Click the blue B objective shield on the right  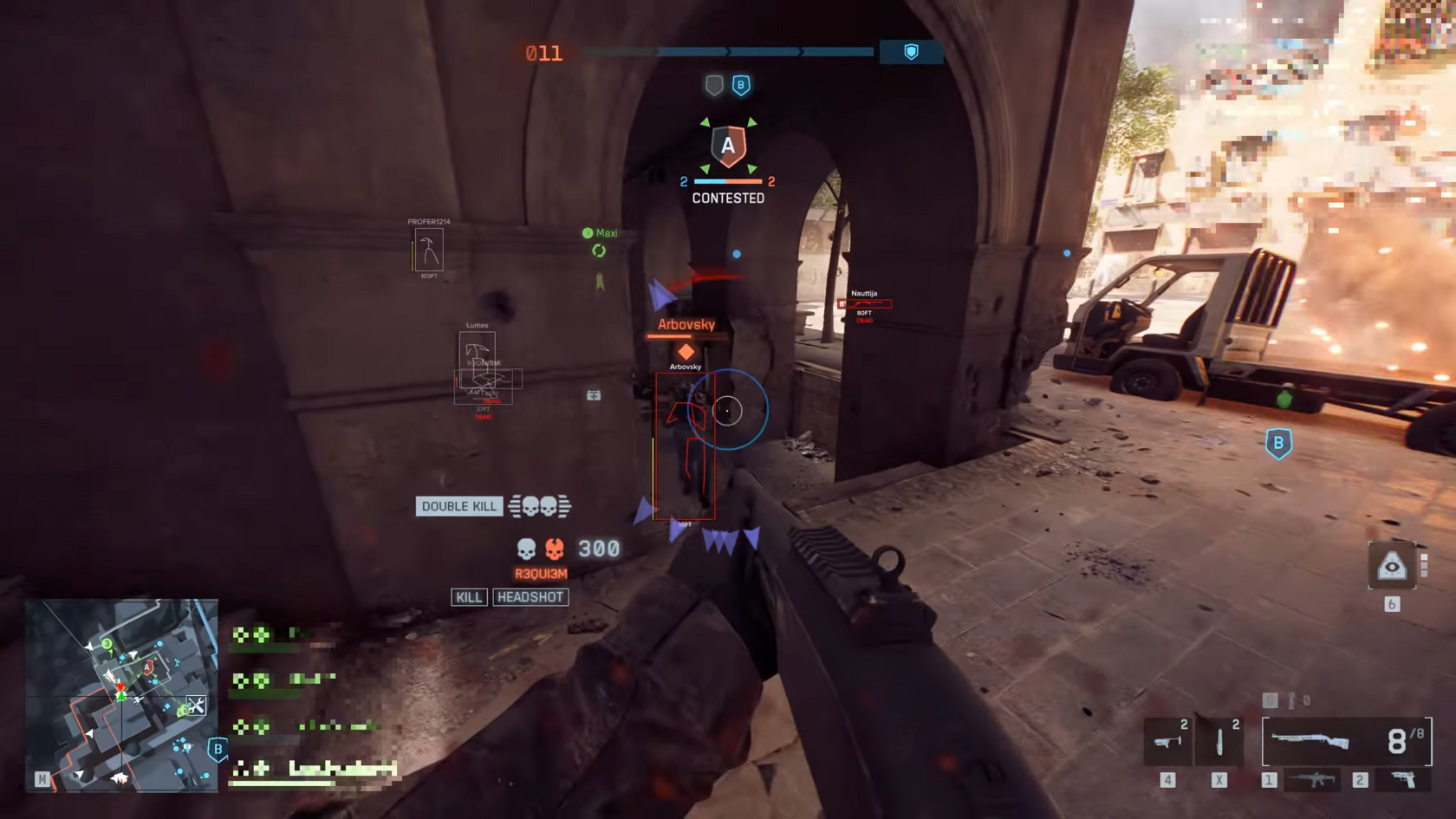1278,442
